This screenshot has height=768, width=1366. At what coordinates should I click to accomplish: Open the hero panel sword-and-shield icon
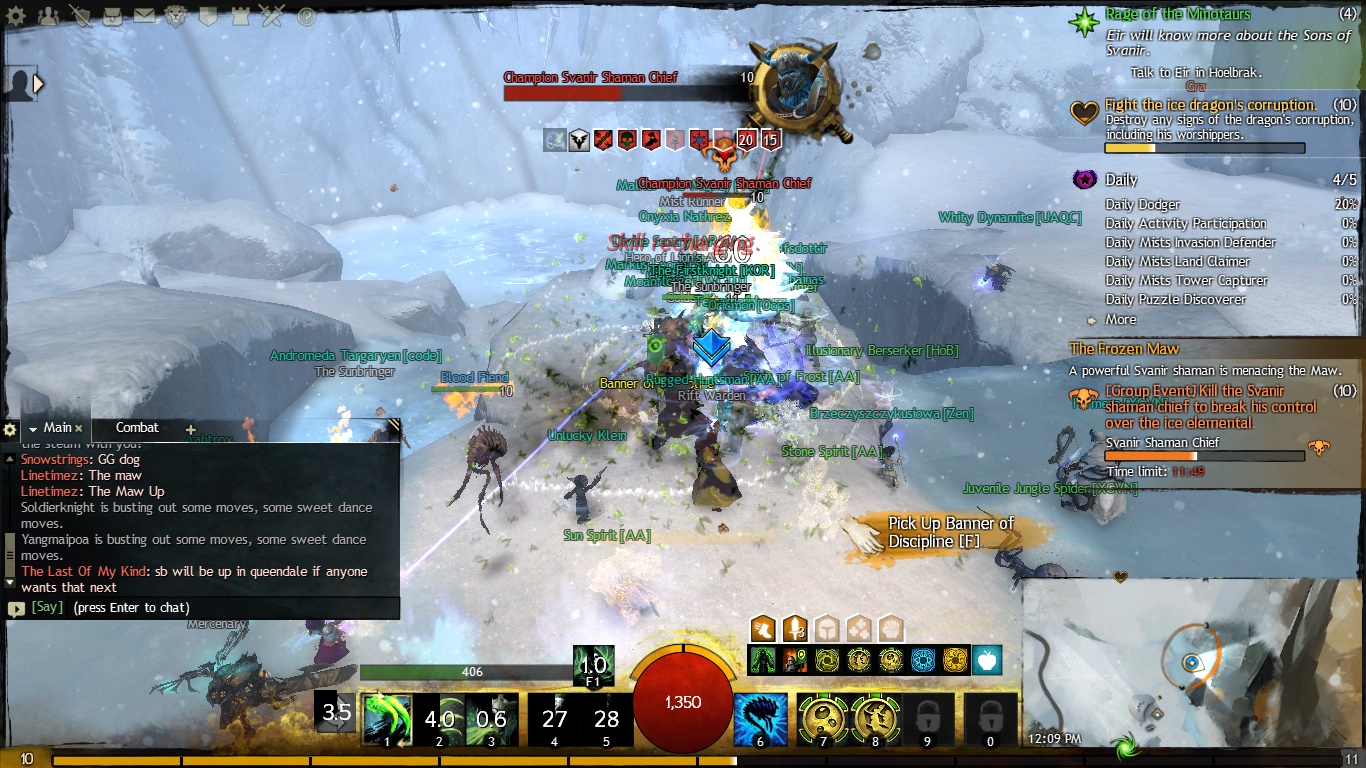point(80,16)
